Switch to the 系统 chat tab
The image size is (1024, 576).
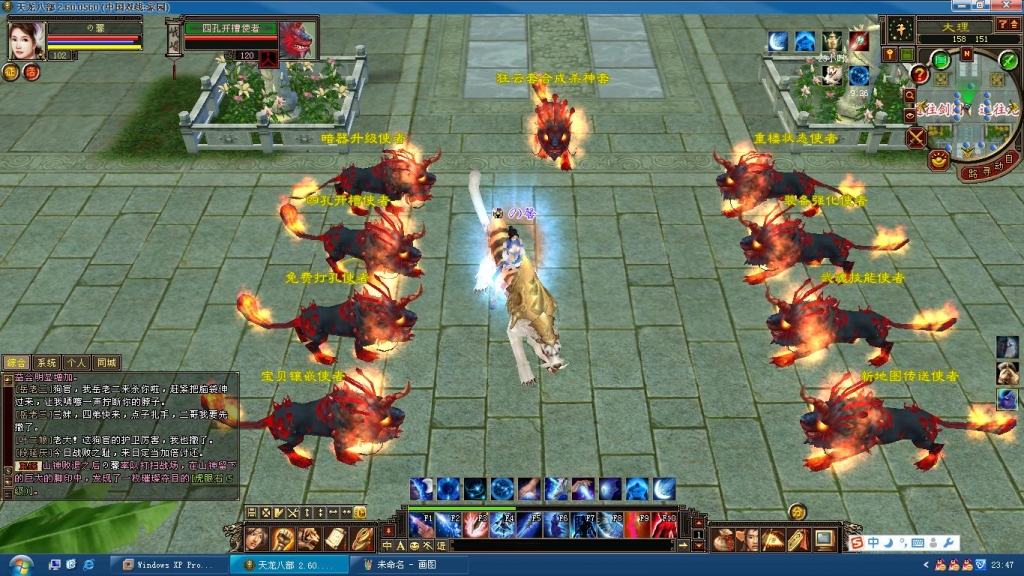[x=47, y=362]
